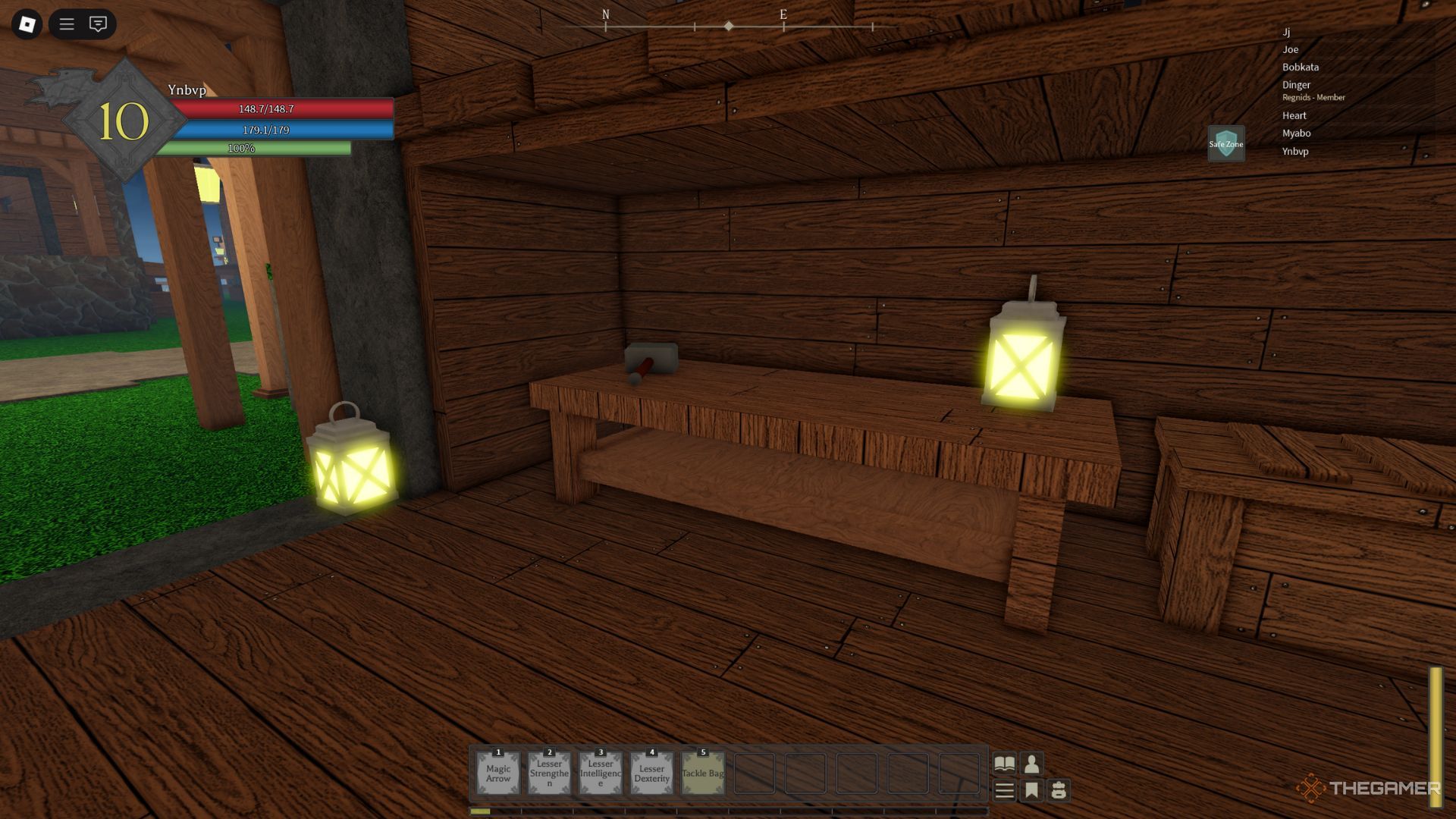Open the chat bubble window
The width and height of the screenshot is (1456, 819).
click(x=98, y=24)
